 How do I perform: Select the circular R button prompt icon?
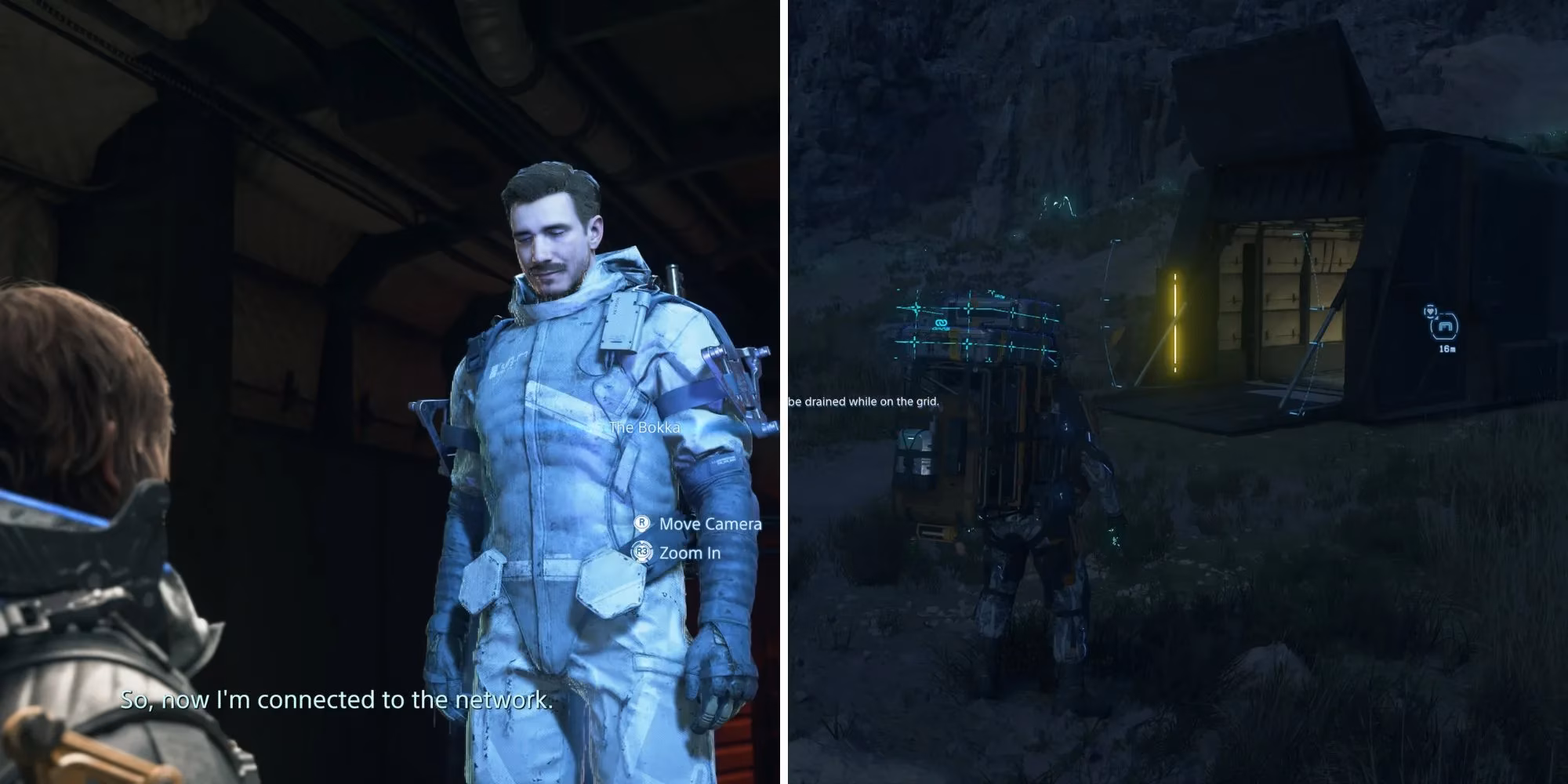(x=642, y=525)
